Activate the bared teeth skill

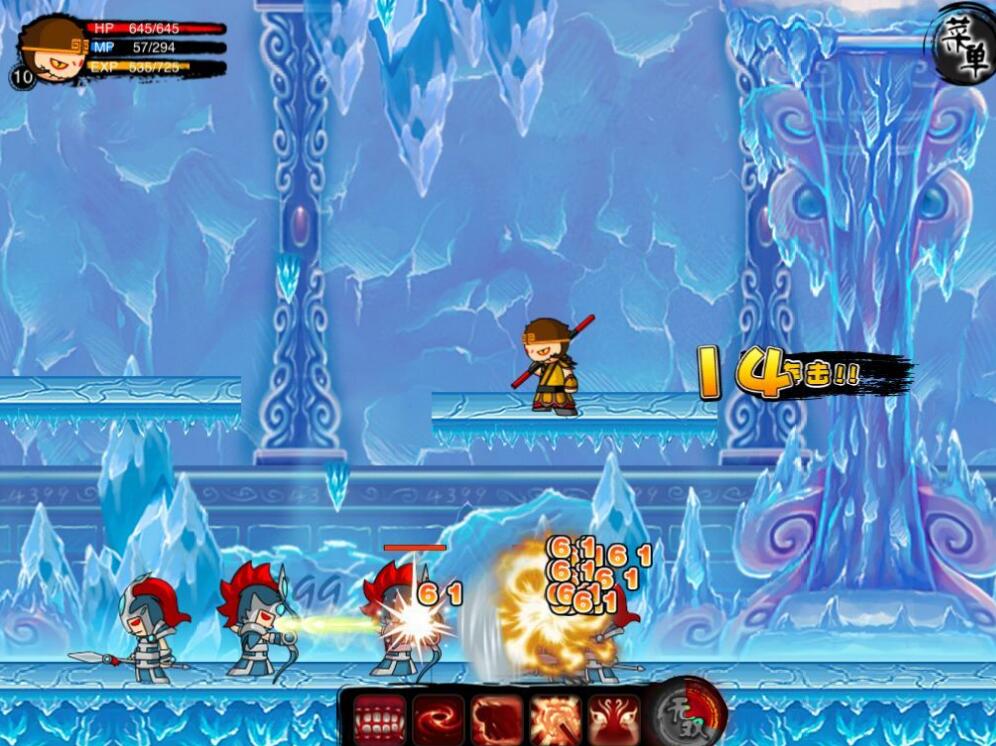coord(380,718)
